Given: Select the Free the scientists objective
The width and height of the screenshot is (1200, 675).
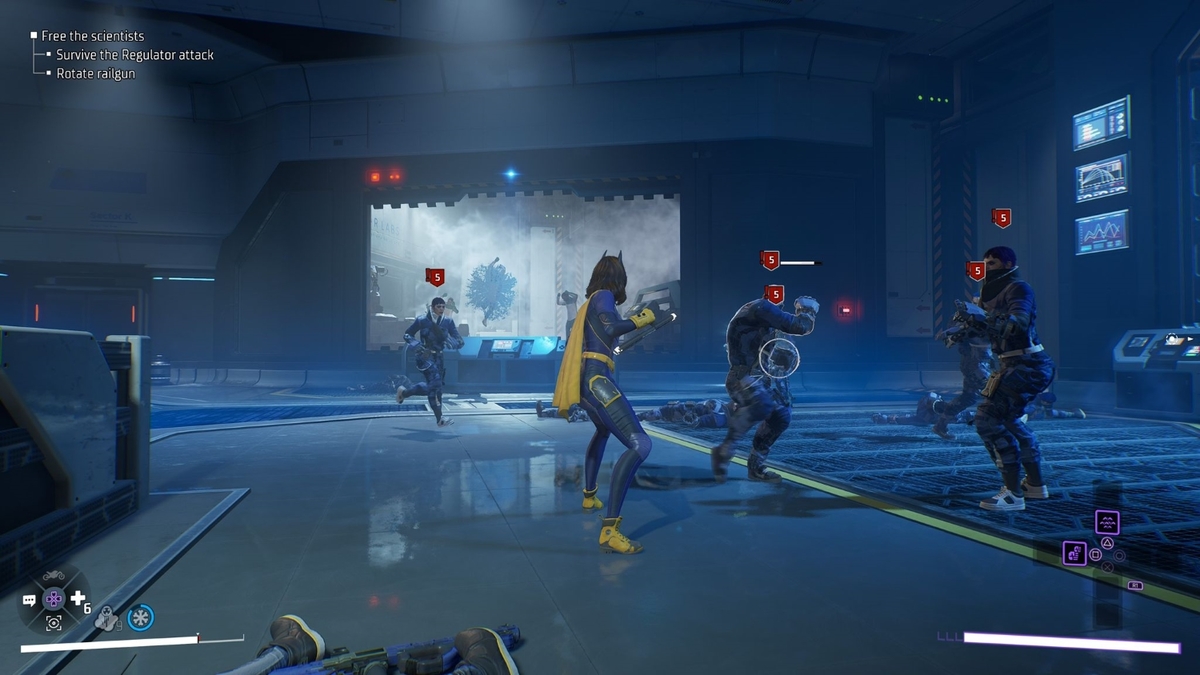Looking at the screenshot, I should point(93,36).
